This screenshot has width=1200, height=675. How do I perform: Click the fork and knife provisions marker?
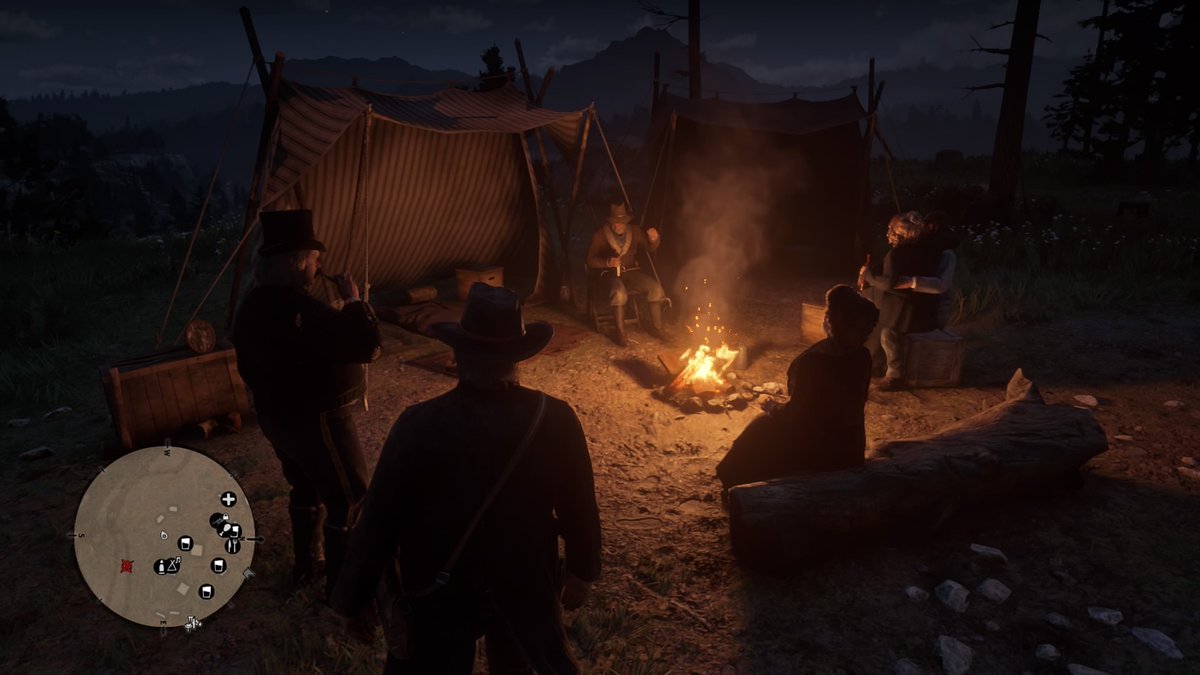232,545
